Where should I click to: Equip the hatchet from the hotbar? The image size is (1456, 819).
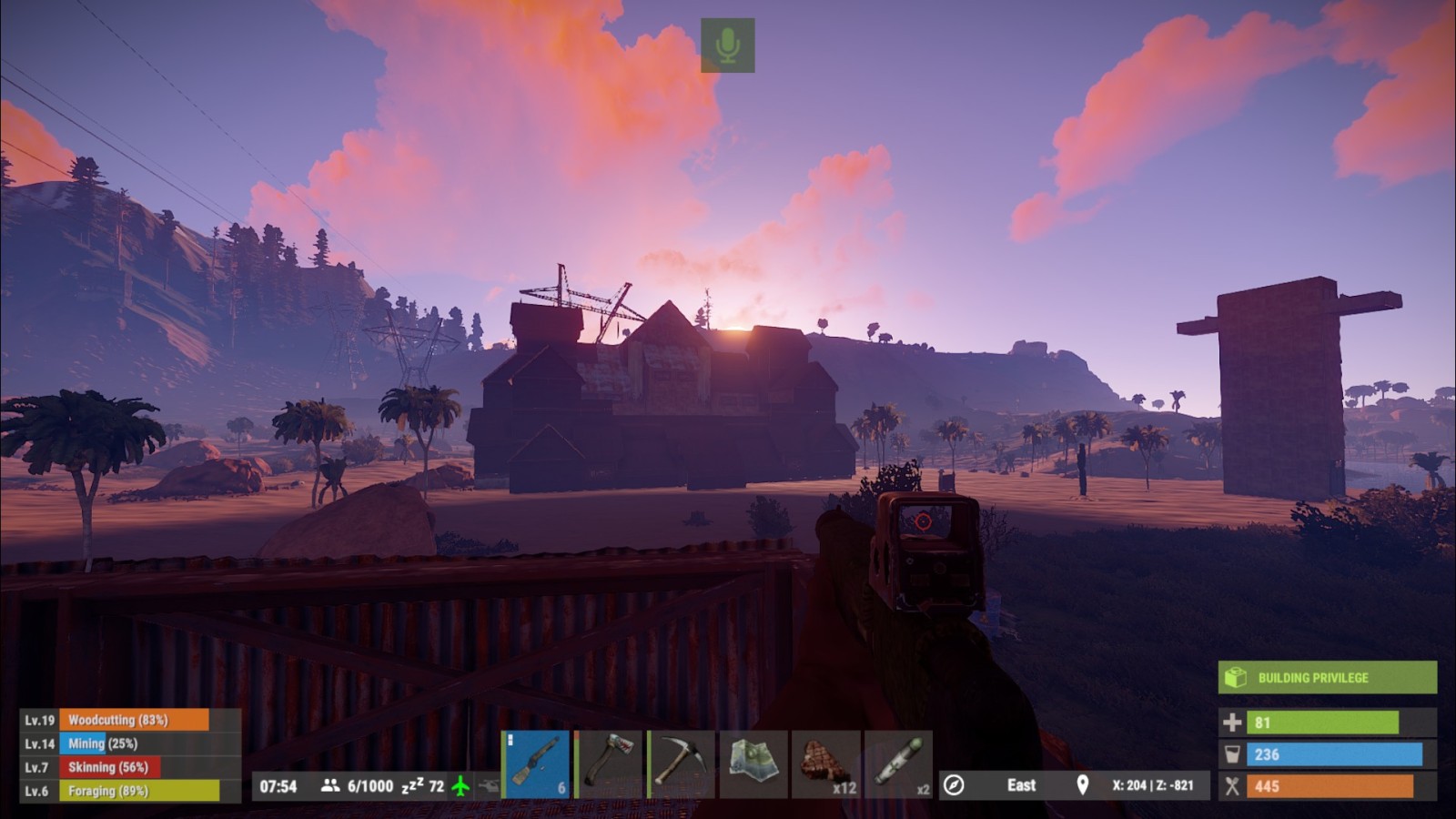(x=608, y=763)
